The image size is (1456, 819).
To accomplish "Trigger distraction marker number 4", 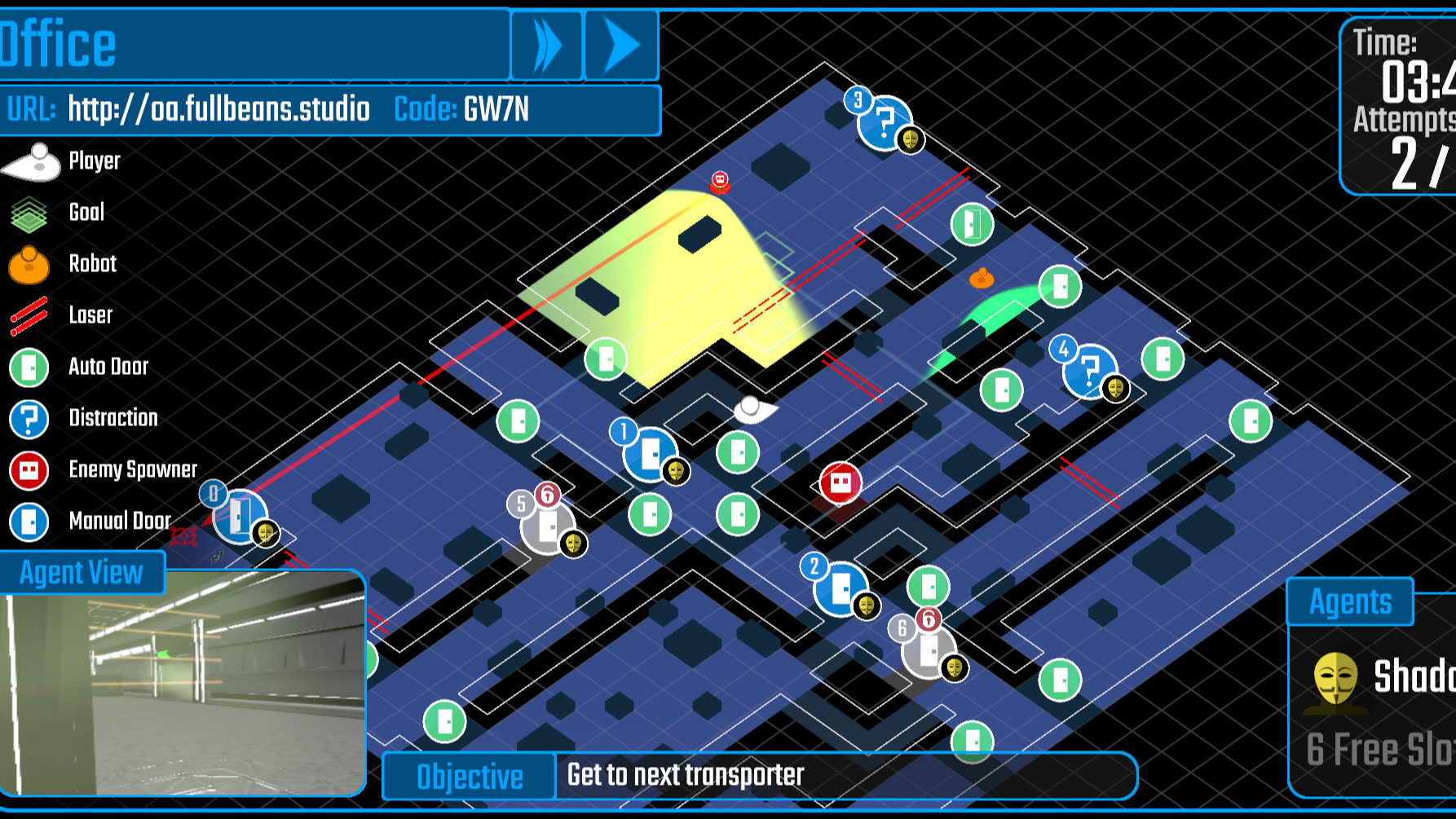I will tap(1088, 371).
